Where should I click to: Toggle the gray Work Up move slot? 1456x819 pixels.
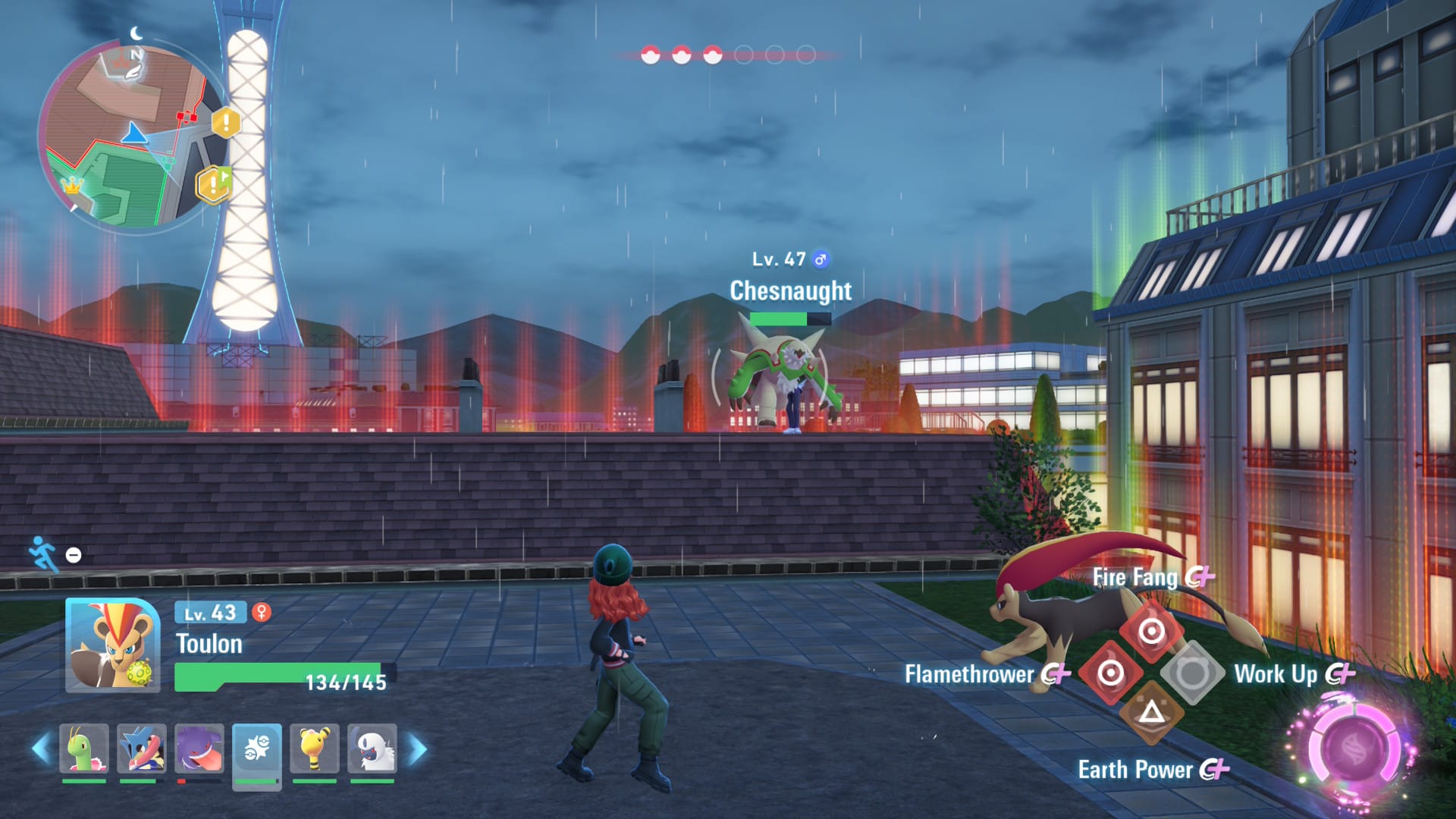[1194, 673]
